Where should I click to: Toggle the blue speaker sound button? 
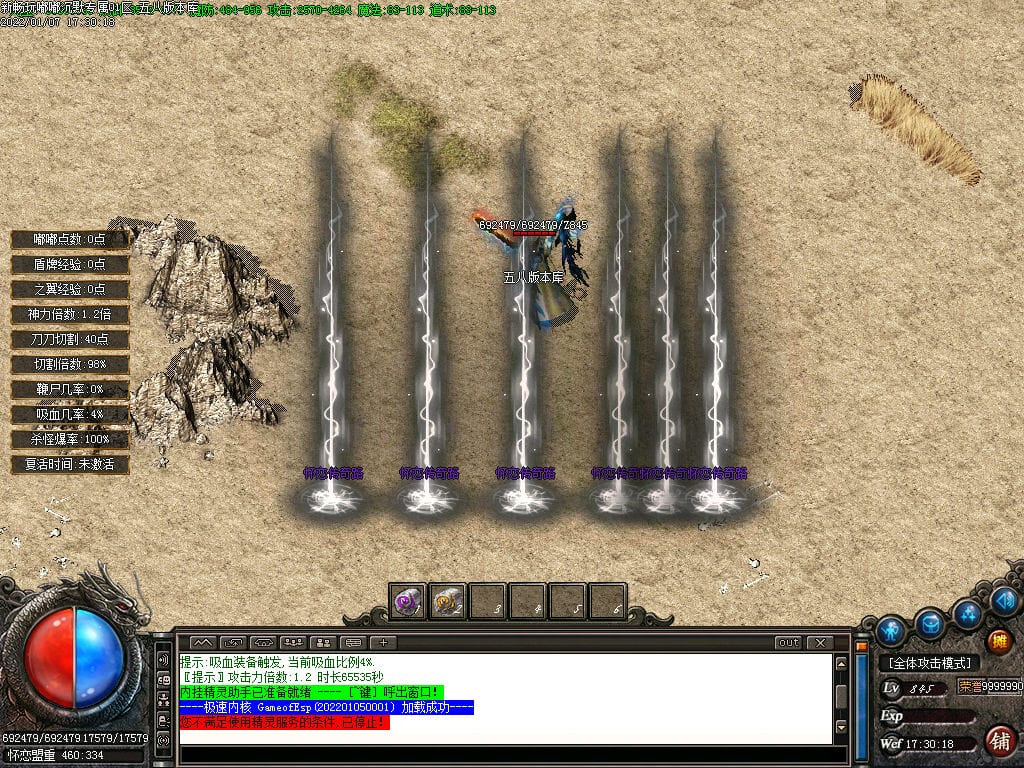1005,600
